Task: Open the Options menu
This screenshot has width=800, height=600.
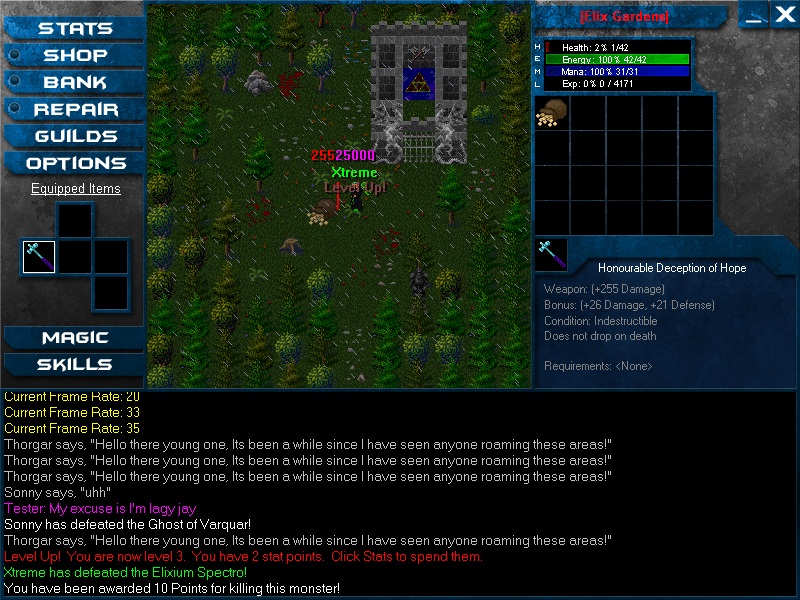Action: point(75,164)
